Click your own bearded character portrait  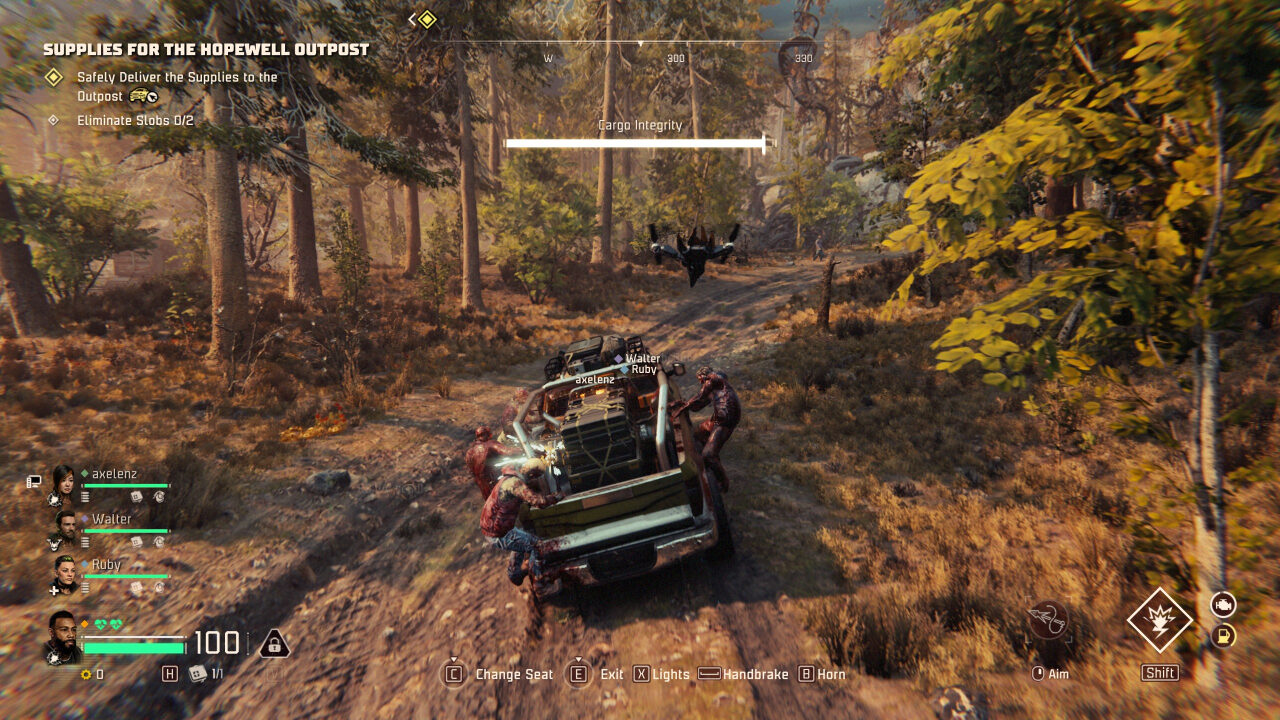(x=63, y=635)
